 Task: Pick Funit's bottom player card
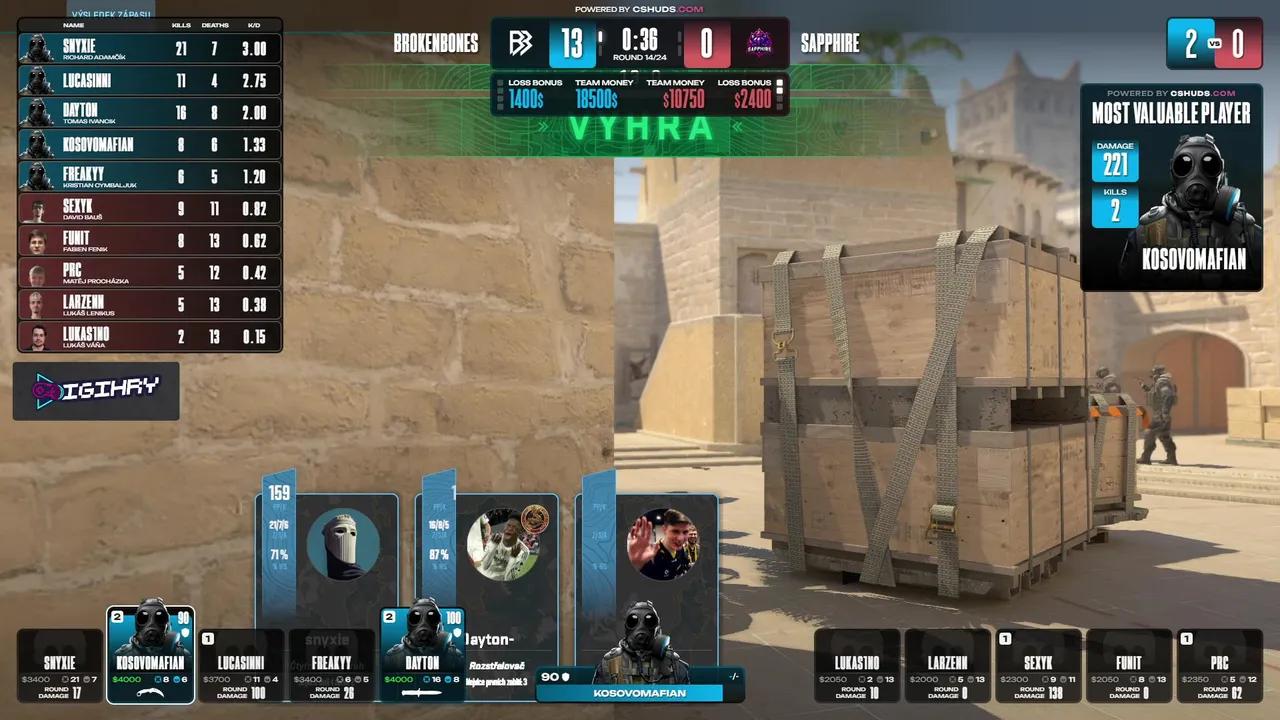[1128, 666]
